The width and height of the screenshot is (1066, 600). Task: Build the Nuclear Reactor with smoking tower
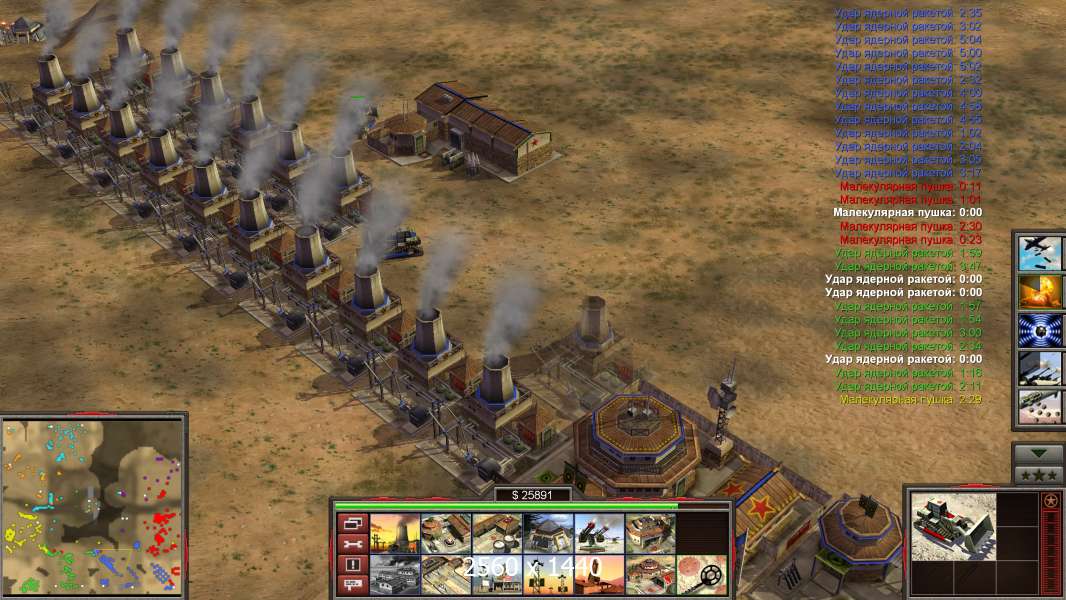pos(393,533)
